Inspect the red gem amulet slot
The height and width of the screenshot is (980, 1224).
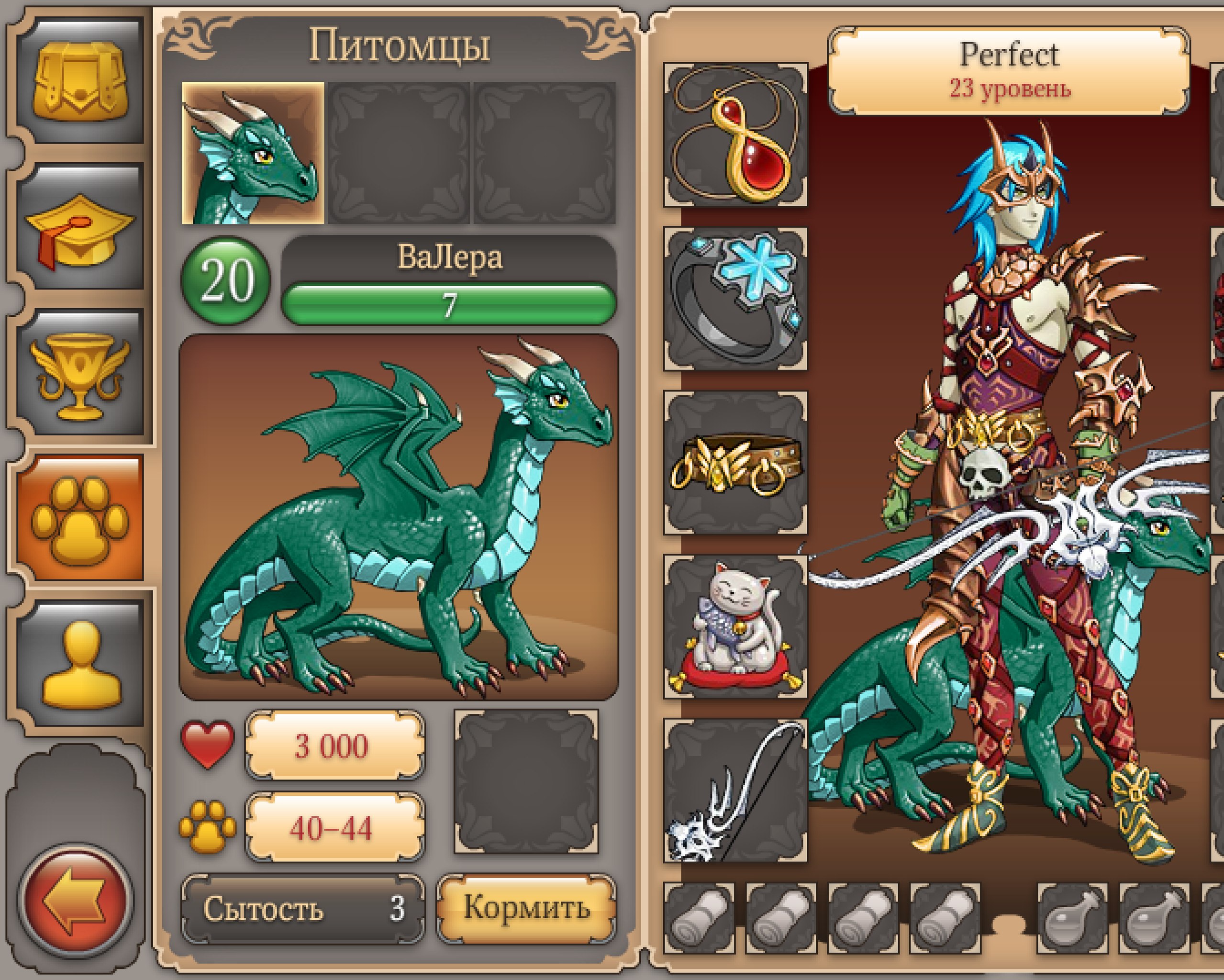point(735,134)
